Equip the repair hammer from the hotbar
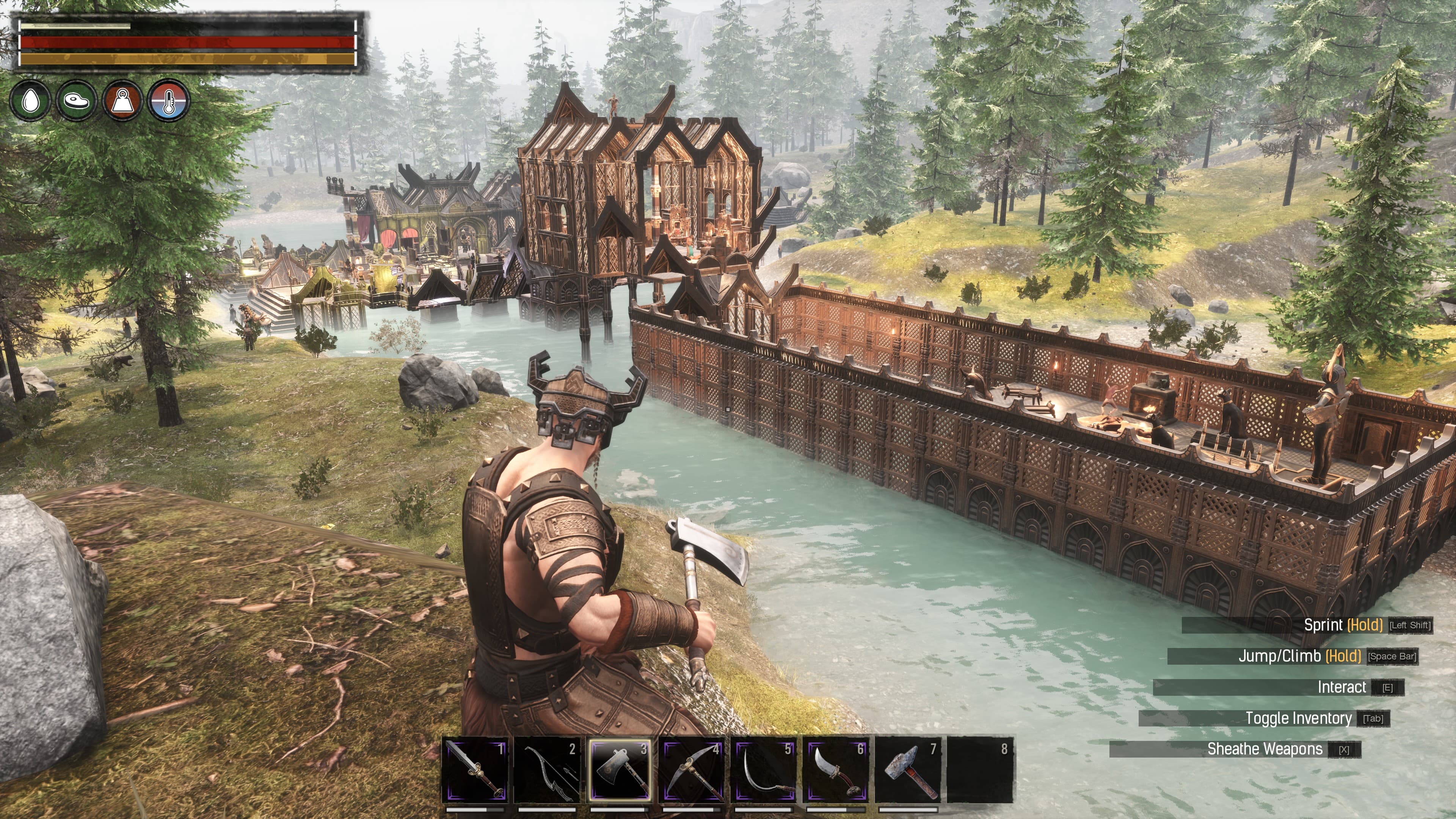This screenshot has height=819, width=1456. click(909, 770)
